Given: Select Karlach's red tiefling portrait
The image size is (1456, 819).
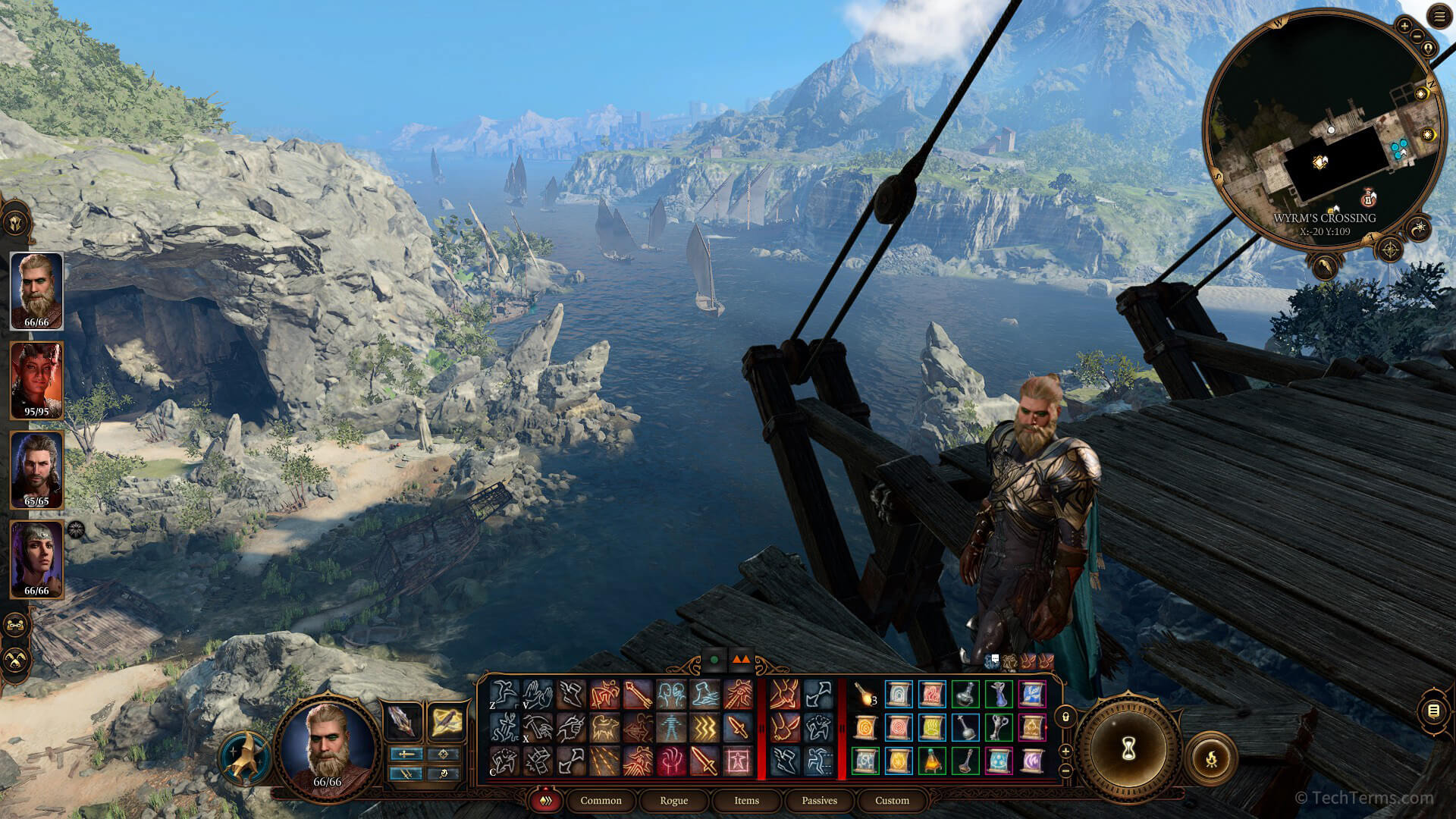Looking at the screenshot, I should click(x=36, y=379).
